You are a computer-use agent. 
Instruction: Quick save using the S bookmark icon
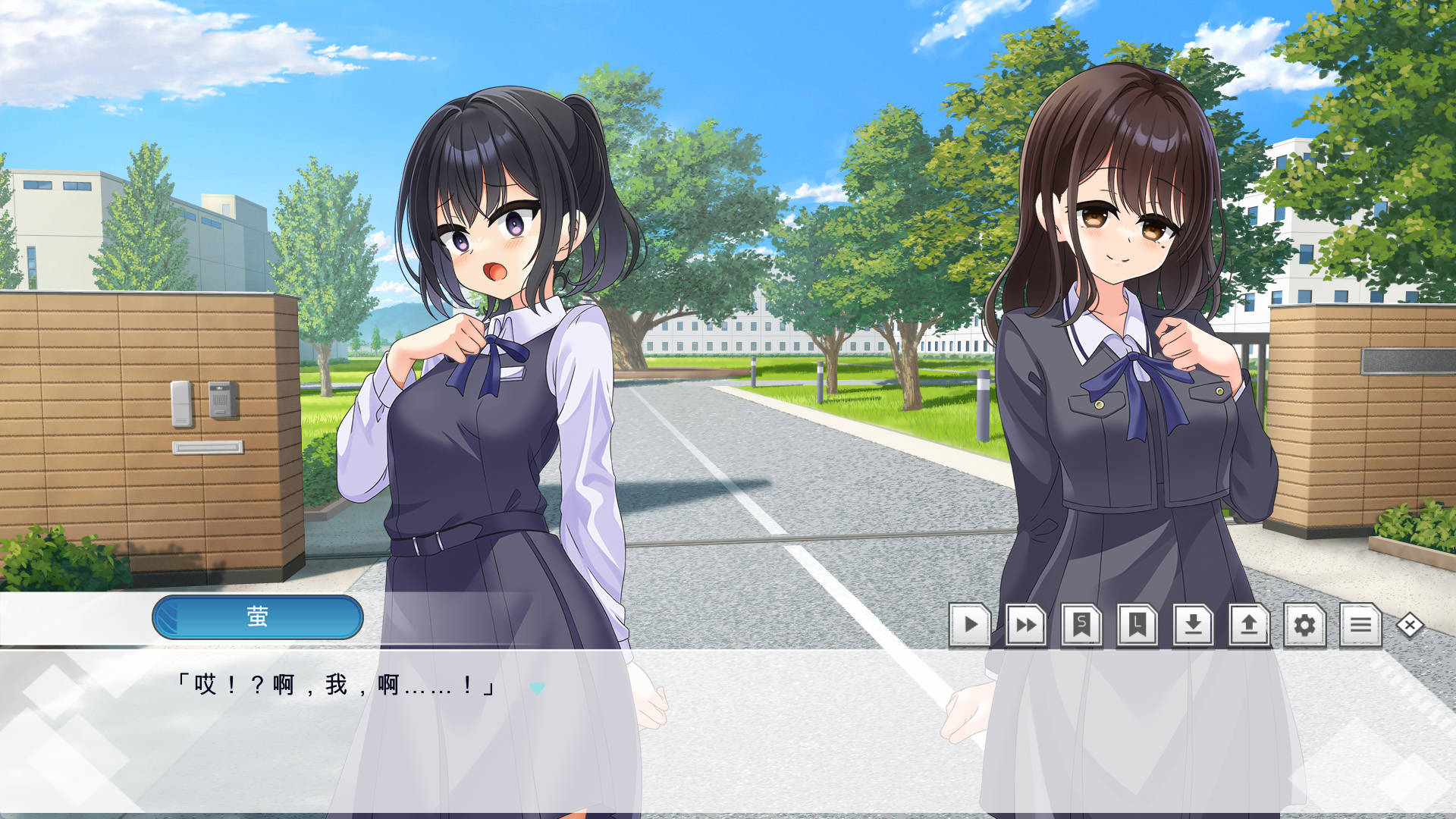[1081, 625]
